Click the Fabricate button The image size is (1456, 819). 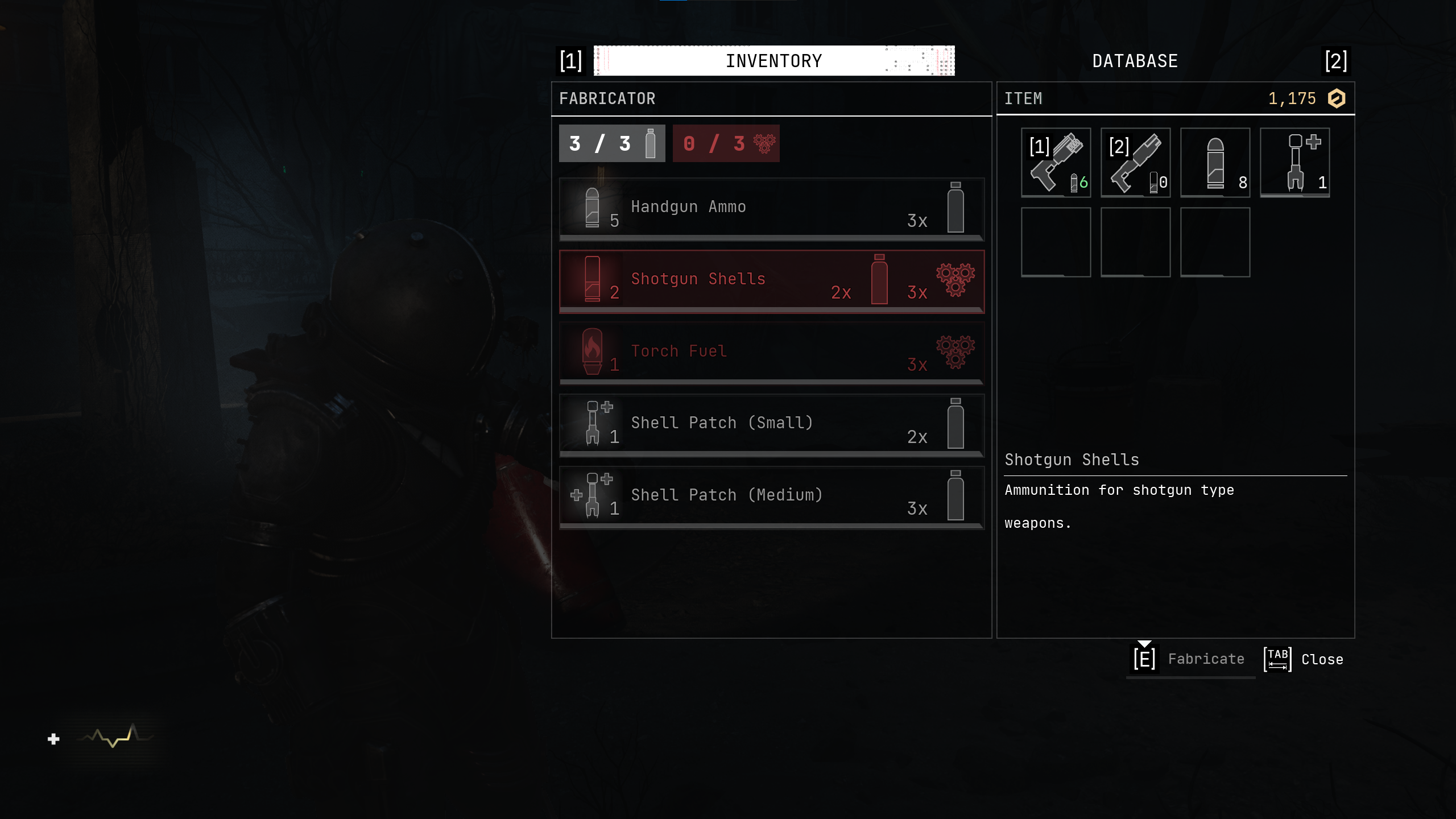(1191, 659)
